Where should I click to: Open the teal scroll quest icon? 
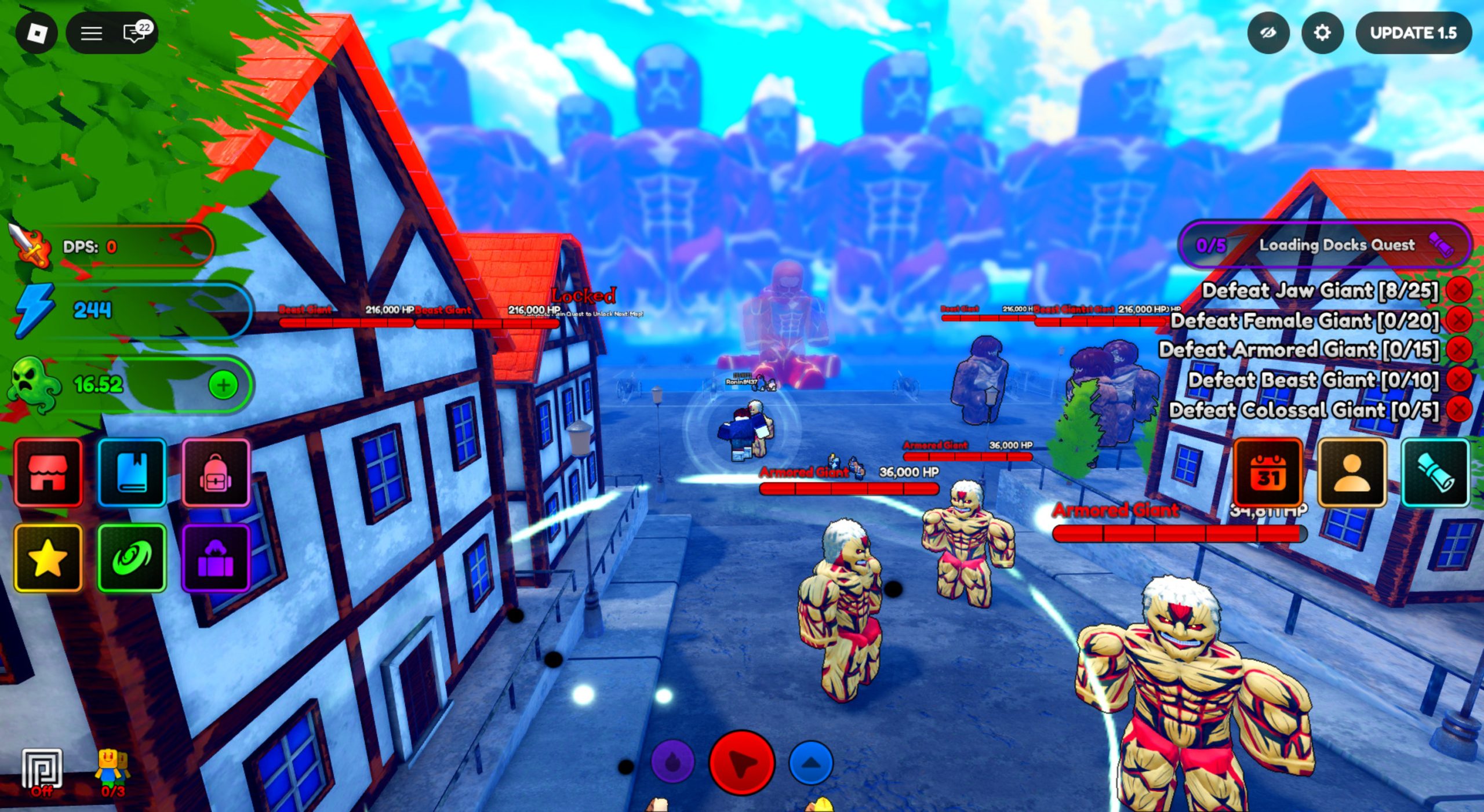pos(1435,473)
